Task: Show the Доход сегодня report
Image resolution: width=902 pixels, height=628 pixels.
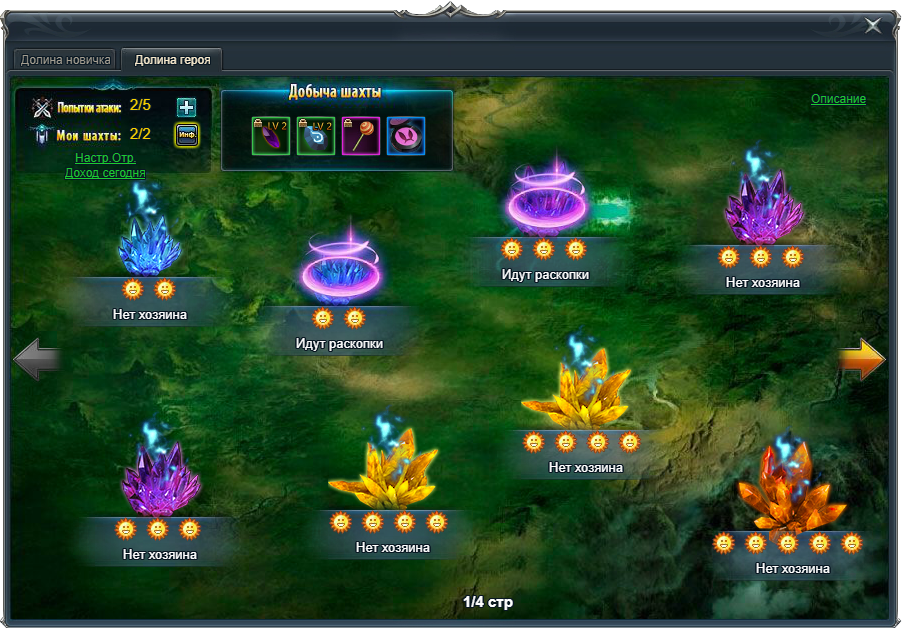Action: (105, 173)
